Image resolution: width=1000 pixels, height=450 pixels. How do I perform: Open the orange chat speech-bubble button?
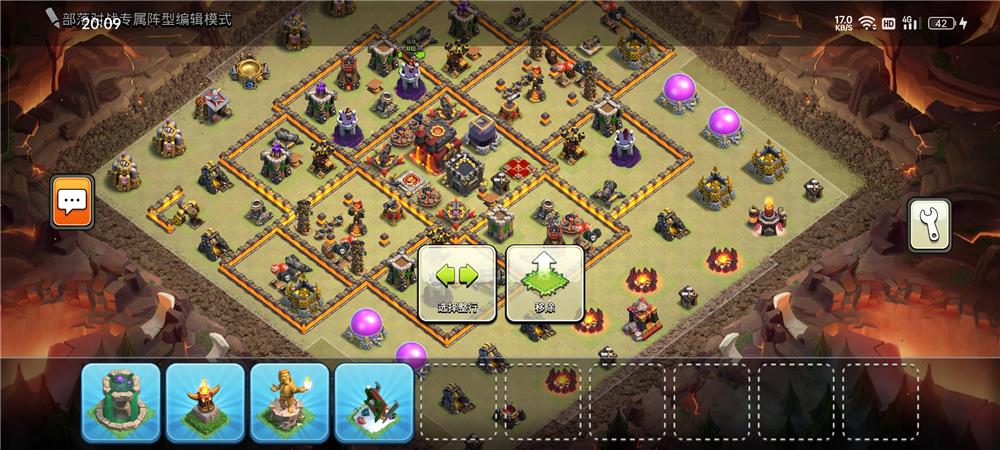(x=73, y=202)
